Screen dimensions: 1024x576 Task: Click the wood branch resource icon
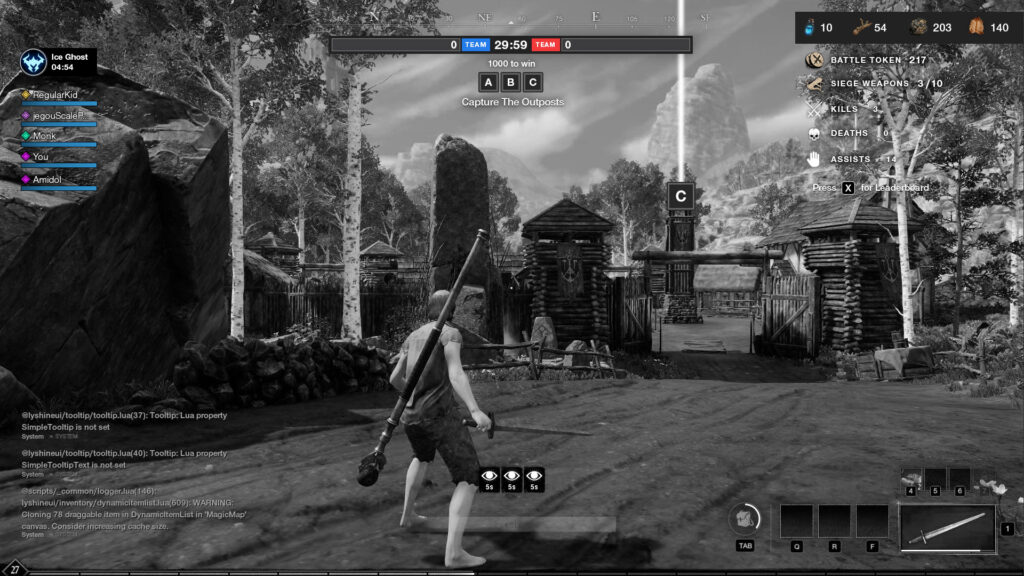[x=861, y=28]
